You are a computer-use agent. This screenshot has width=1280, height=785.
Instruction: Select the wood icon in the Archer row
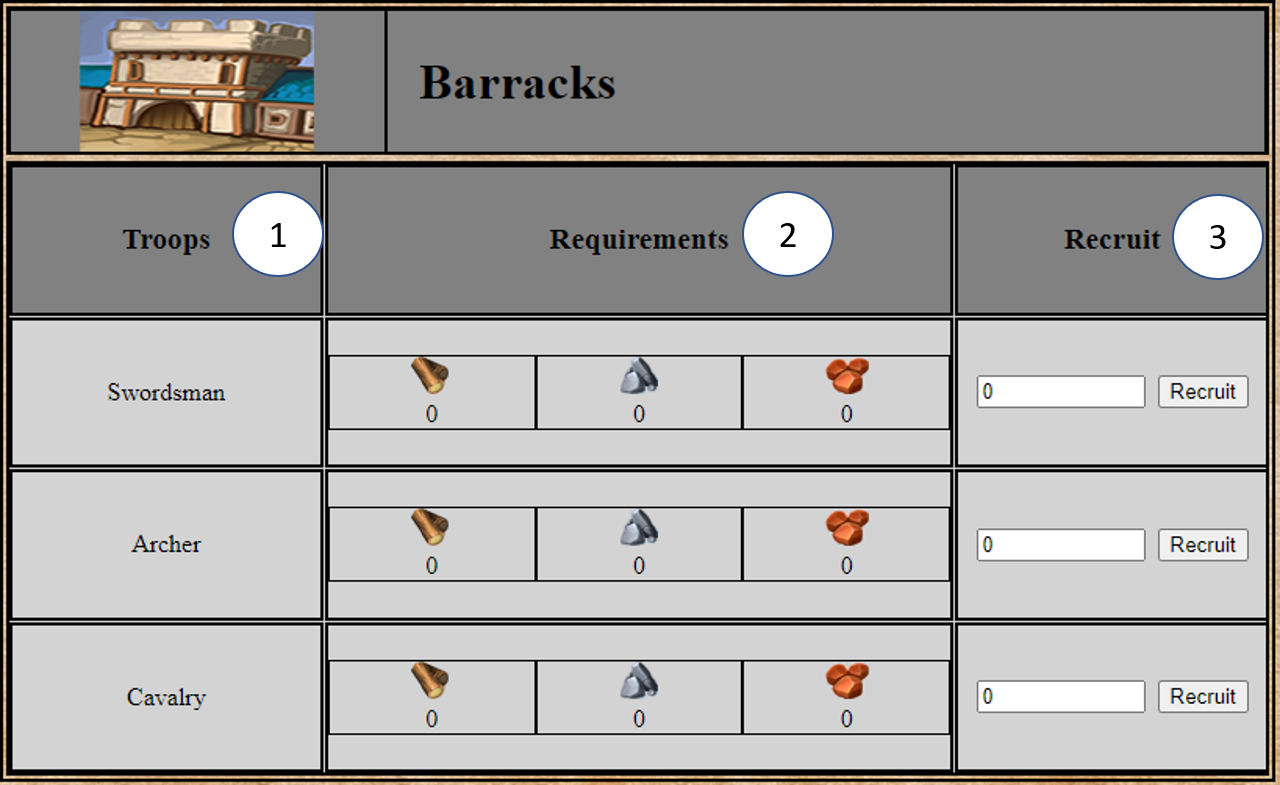[430, 529]
